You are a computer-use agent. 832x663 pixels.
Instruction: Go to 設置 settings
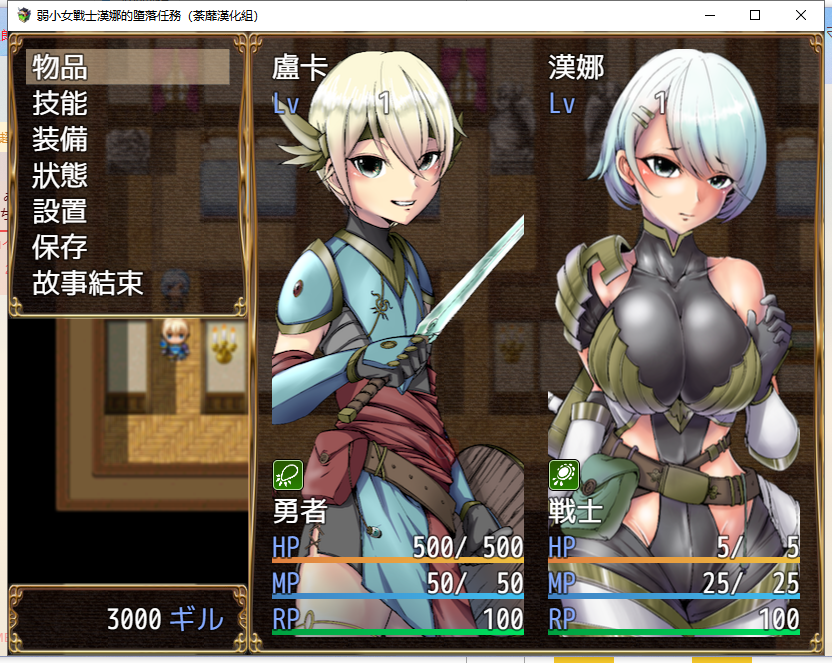coord(60,211)
